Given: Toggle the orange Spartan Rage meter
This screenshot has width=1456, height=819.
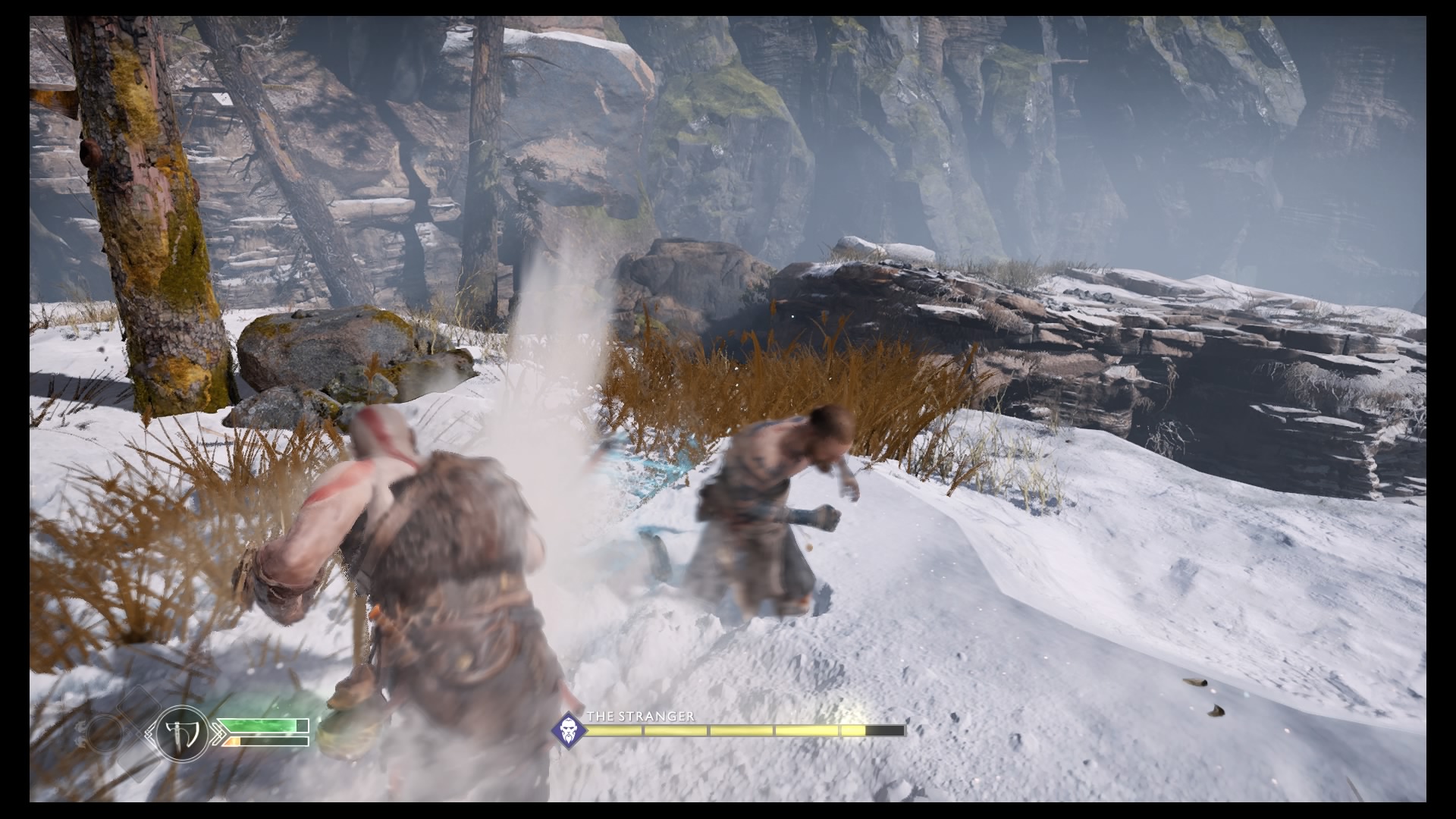Looking at the screenshot, I should pyautogui.click(x=233, y=741).
